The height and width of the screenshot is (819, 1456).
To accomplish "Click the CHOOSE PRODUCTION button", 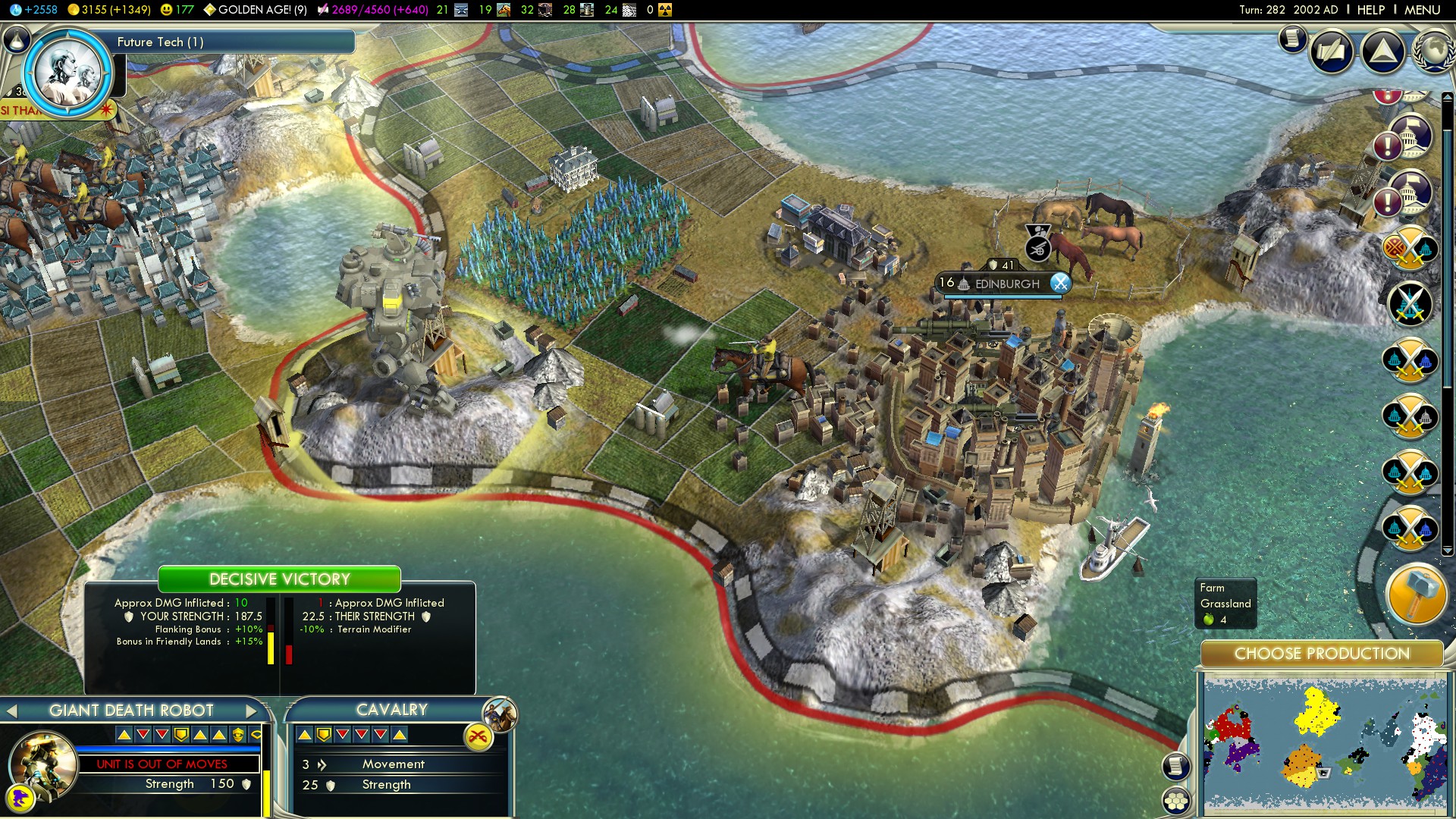I will [1321, 654].
